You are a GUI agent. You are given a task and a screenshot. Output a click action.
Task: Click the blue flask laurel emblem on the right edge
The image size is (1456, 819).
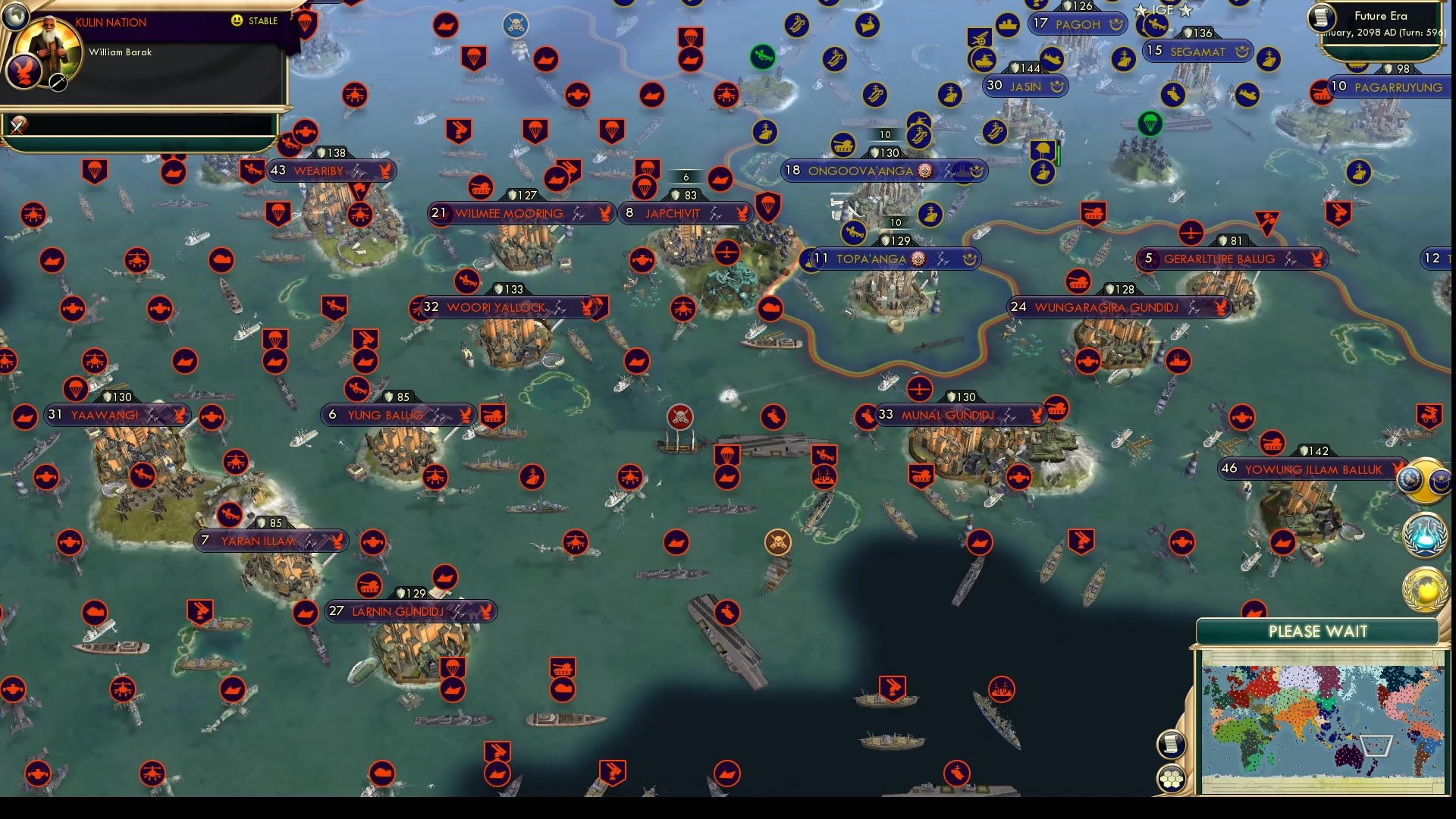coord(1426,535)
